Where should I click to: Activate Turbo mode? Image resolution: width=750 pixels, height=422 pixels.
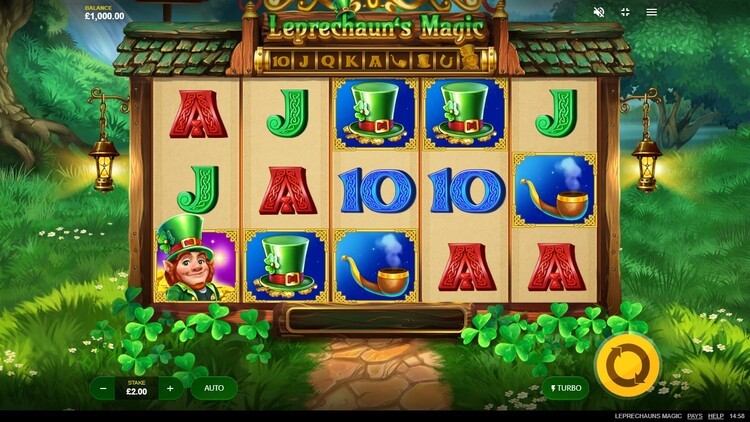[563, 388]
